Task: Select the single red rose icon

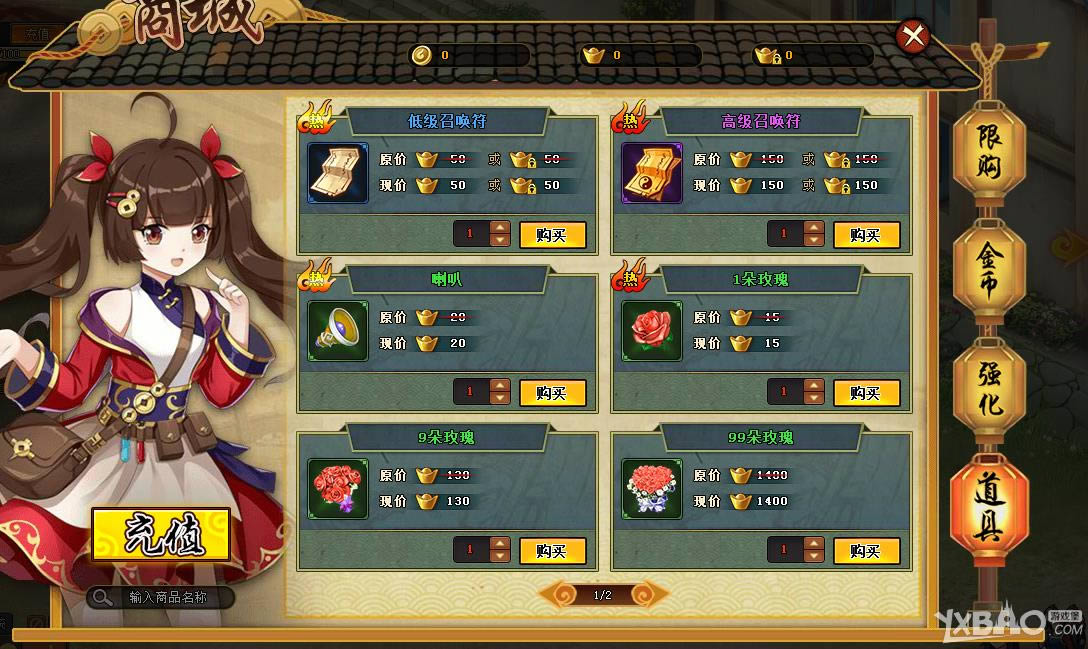Action: 652,331
